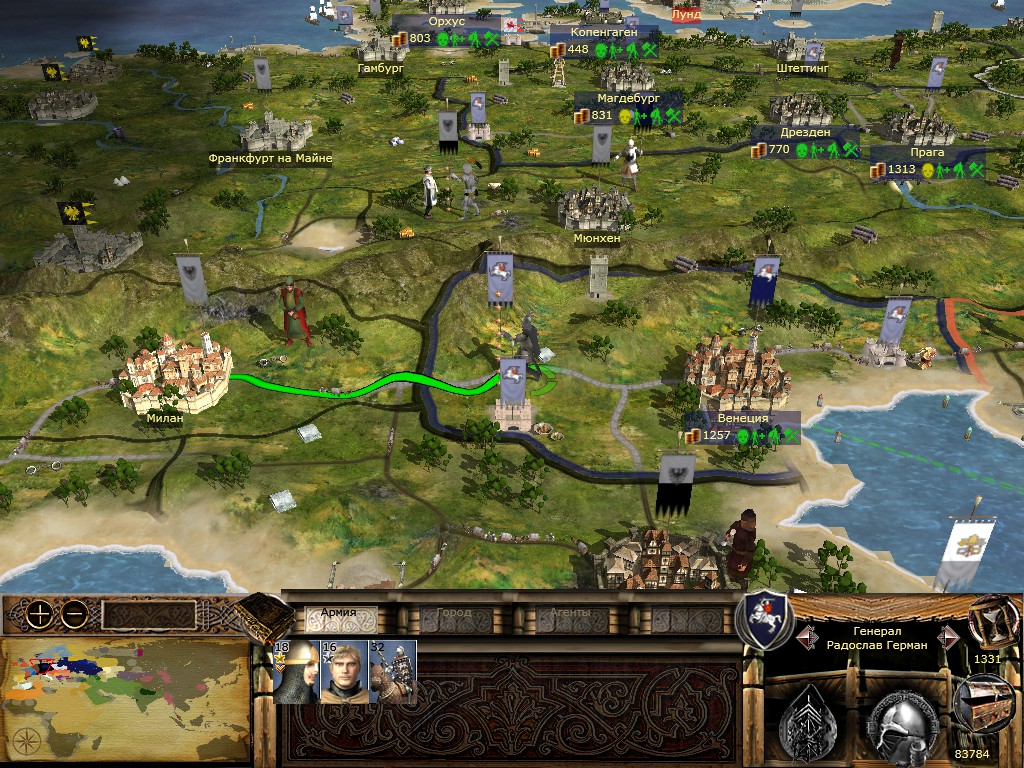Select the next general with the right arrow

(x=944, y=637)
